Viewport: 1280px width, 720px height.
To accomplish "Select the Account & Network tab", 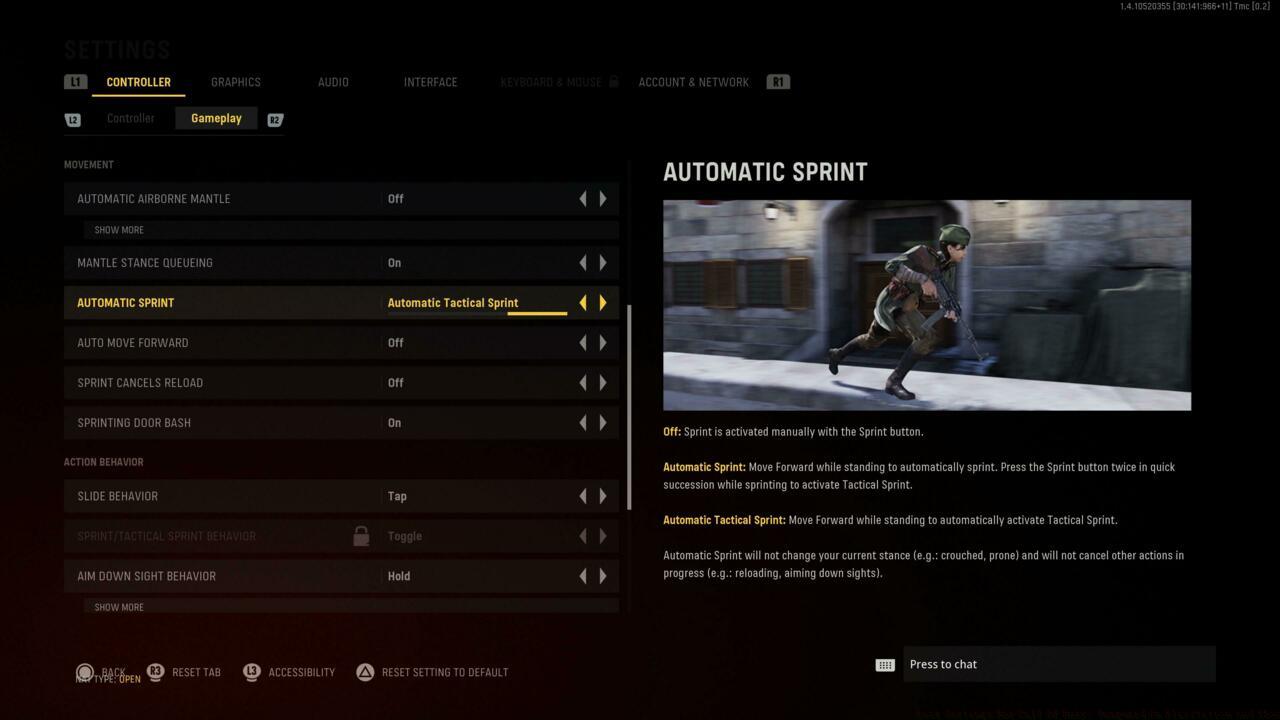I will [692, 82].
